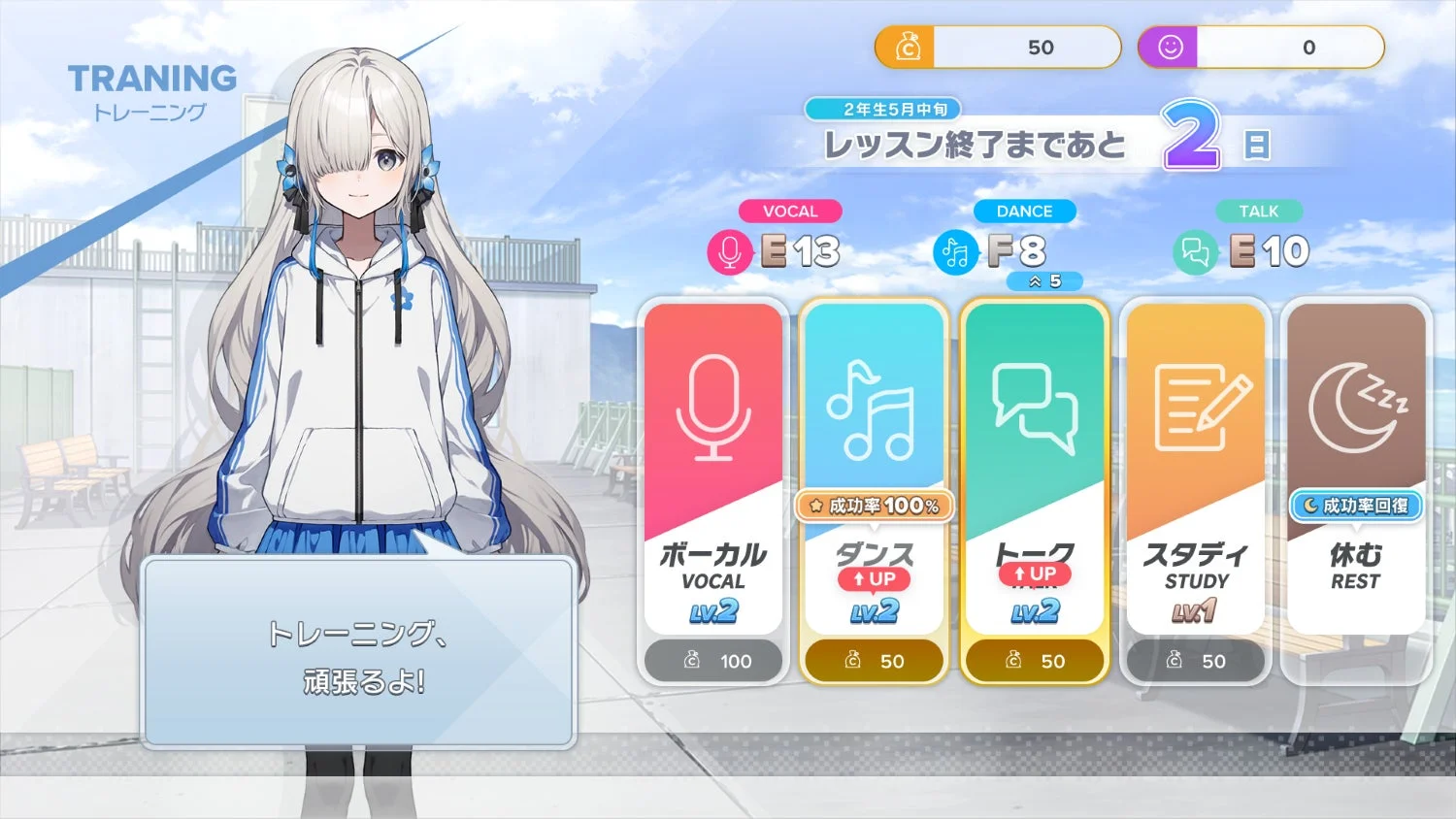This screenshot has height=819, width=1456.
Task: Click the 成功率回復 badge on Rest
Action: tap(1355, 506)
